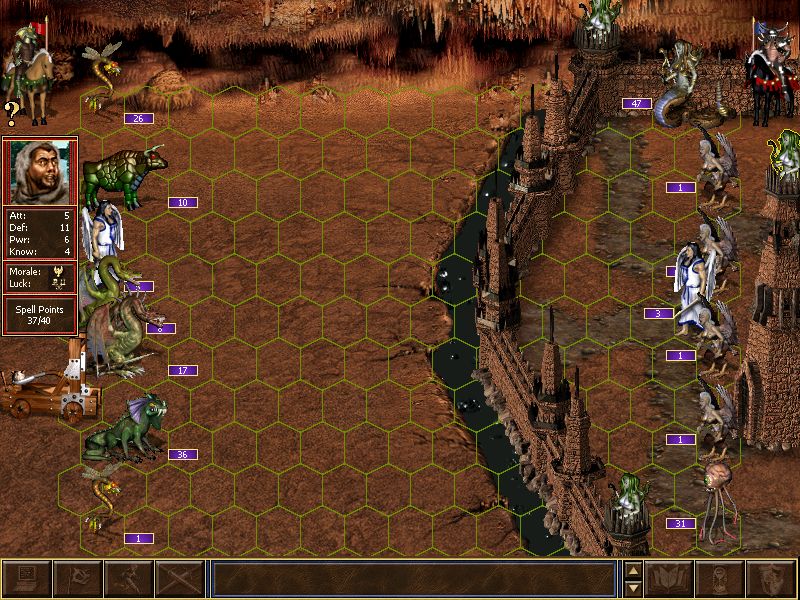
Task: Retreat from combat using the running figure button
Action: [128, 578]
